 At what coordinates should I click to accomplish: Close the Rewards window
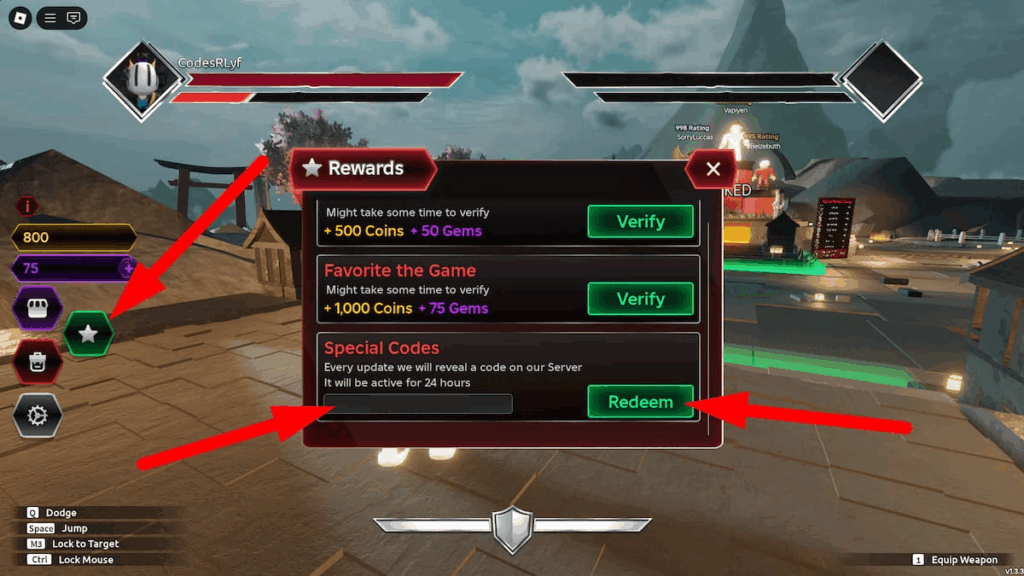coord(713,169)
